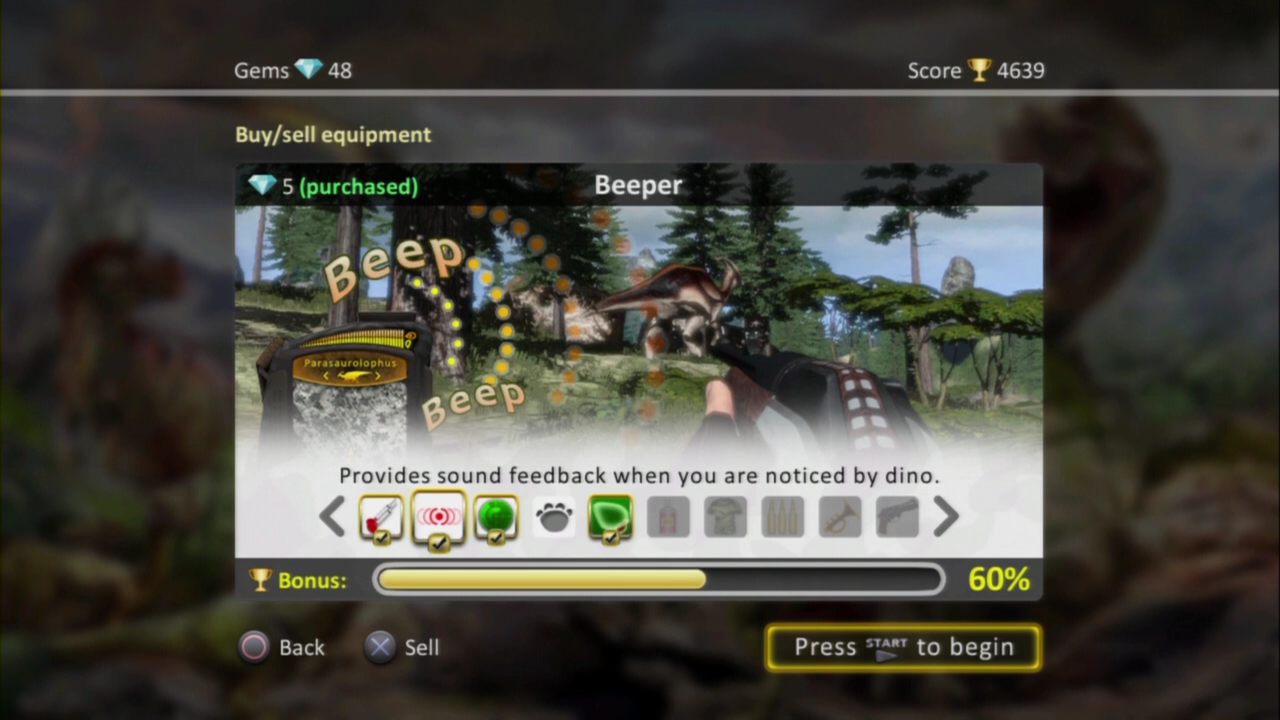Select the Beeper equipment icon
Viewport: 1280px width, 720px height.
pyautogui.click(x=439, y=517)
